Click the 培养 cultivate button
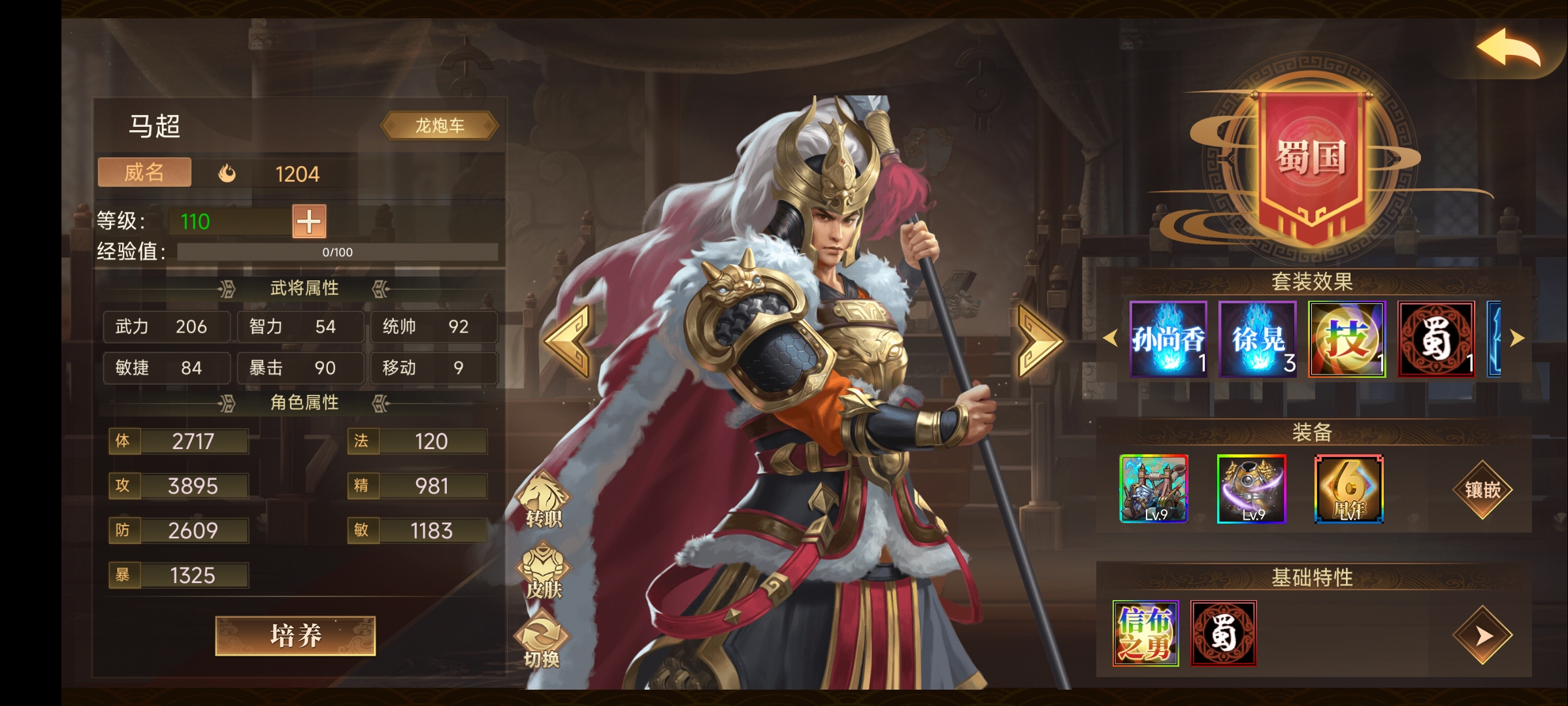 coord(295,635)
